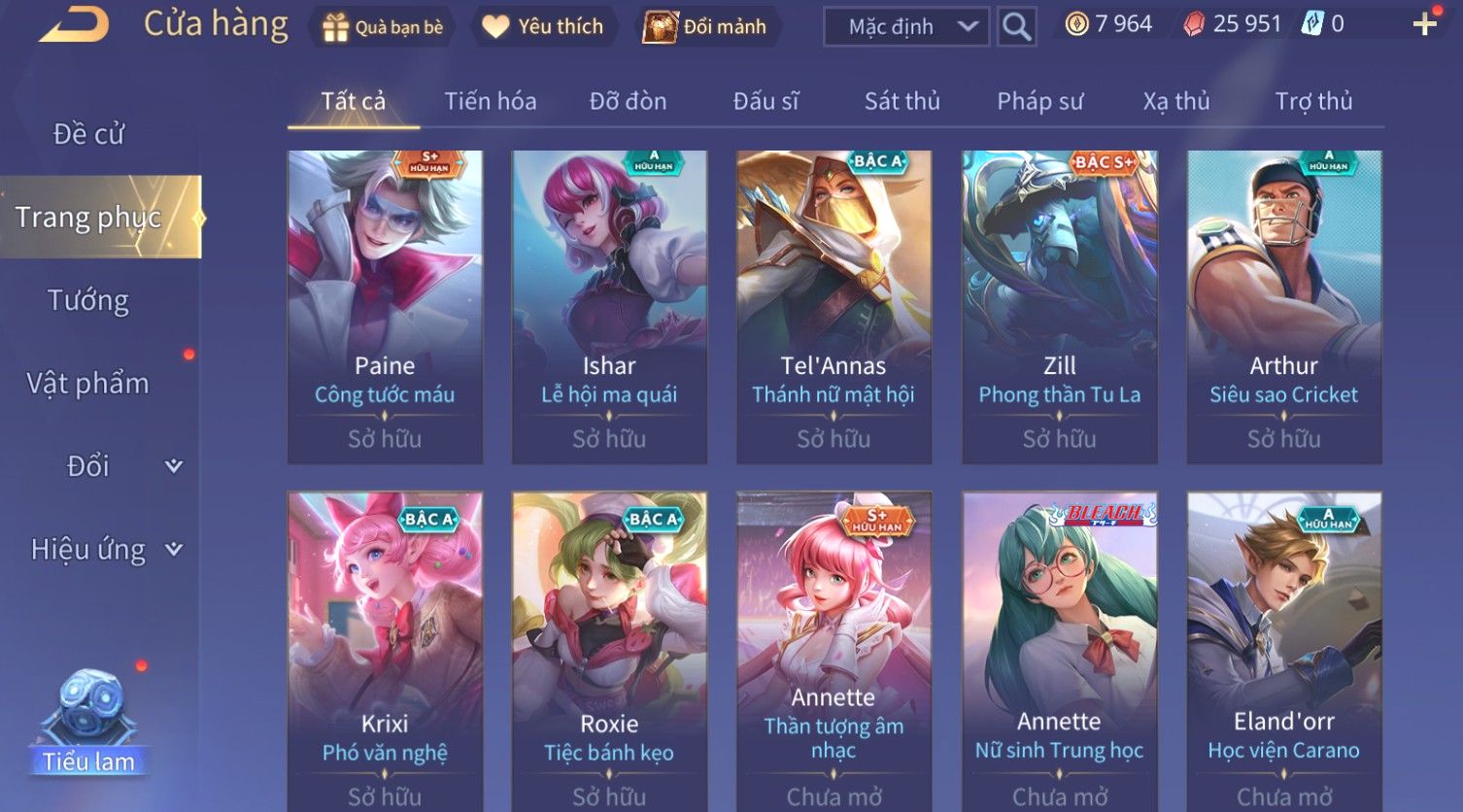The width and height of the screenshot is (1463, 812).
Task: Add currency with the plus button
Action: [1424, 25]
